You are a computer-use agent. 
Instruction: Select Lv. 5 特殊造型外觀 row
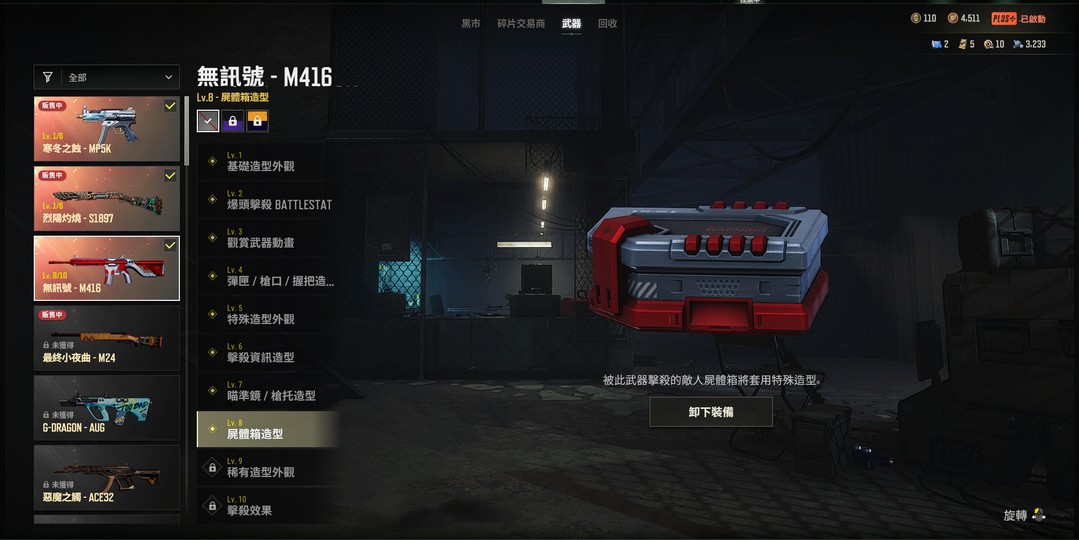point(267,315)
